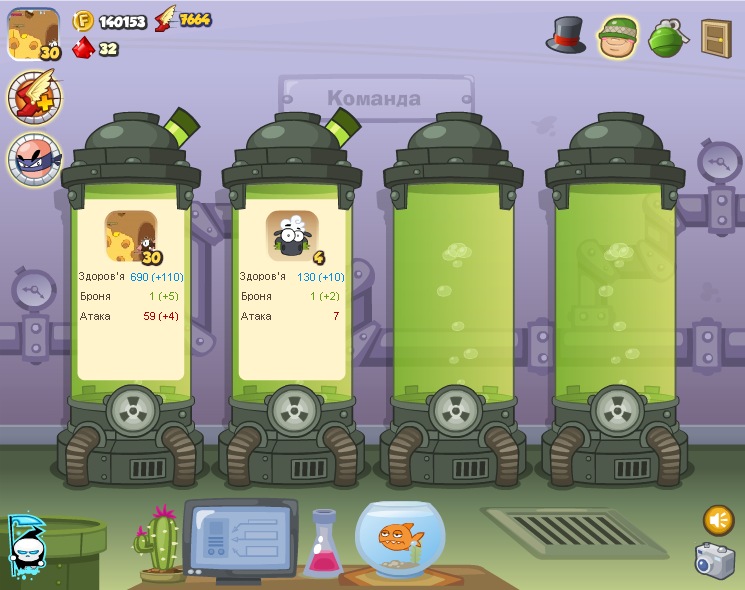Screen dimensions: 745x590
Task: Open the black top hat menu
Action: [566, 36]
